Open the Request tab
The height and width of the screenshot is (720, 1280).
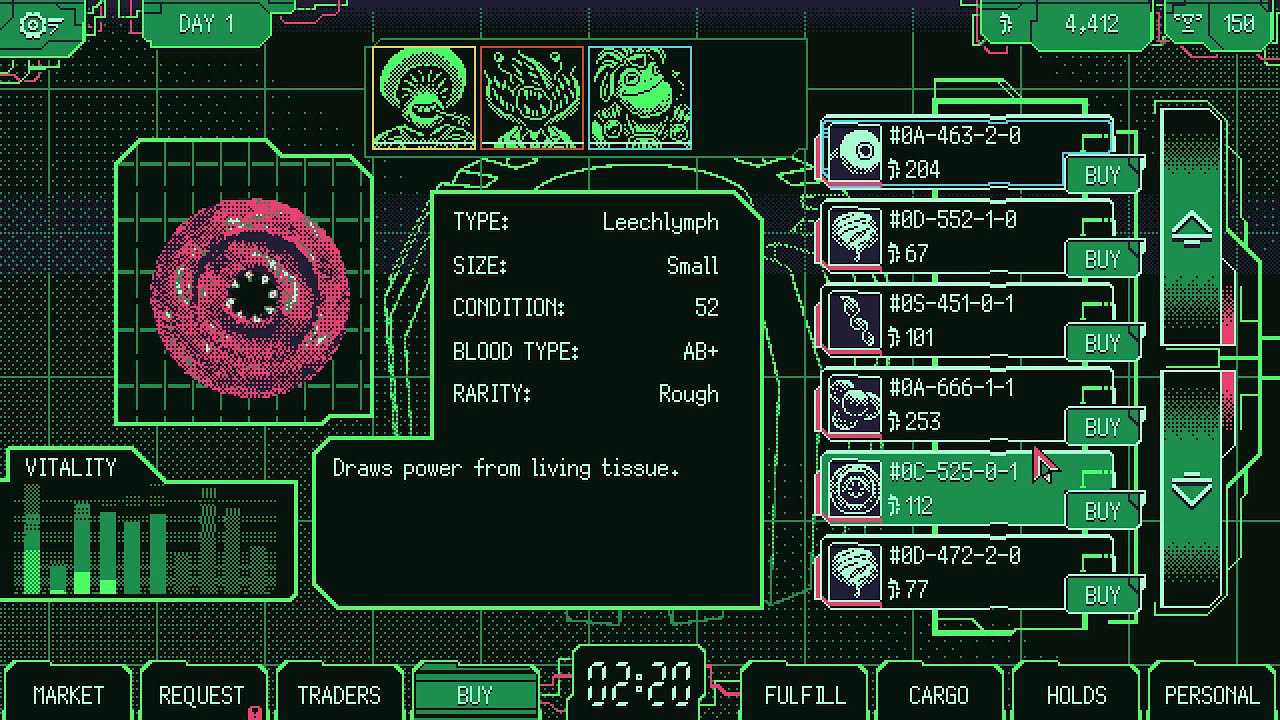pos(201,695)
